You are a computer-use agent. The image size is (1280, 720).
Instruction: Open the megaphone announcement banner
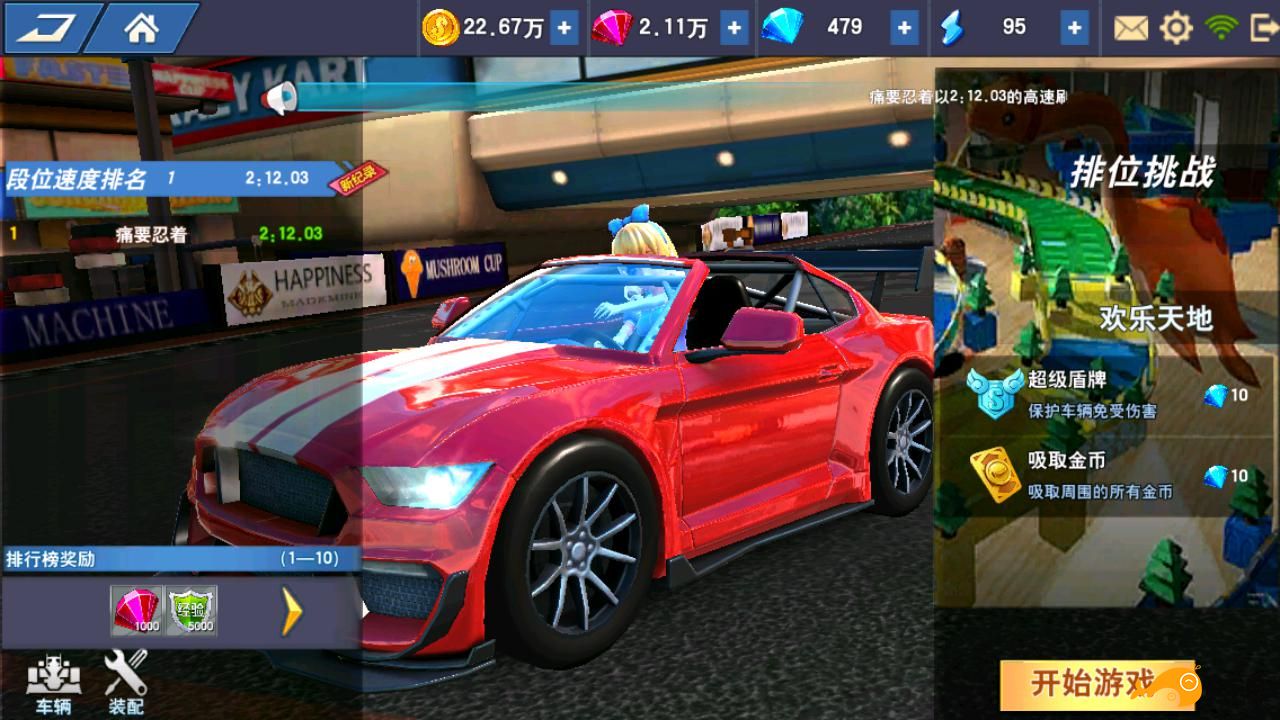pos(280,97)
